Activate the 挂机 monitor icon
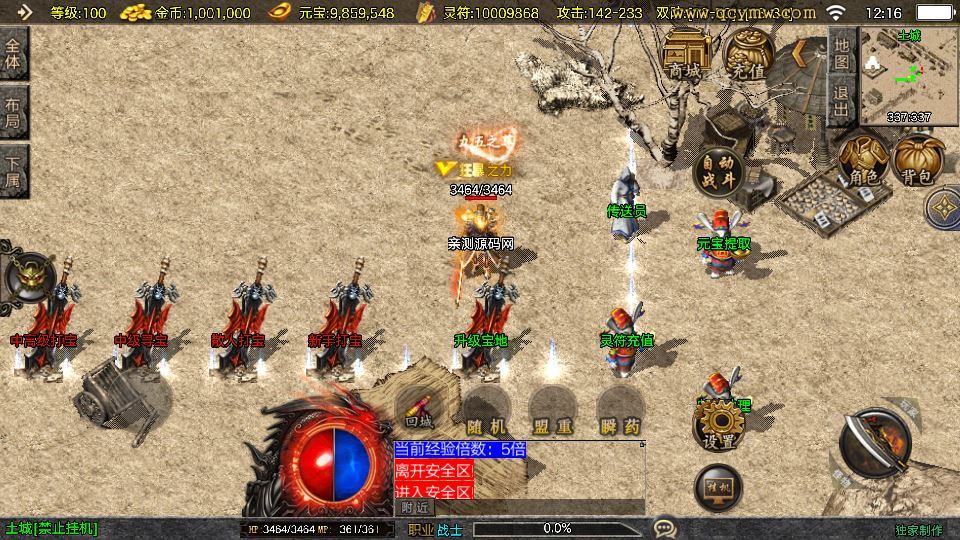The width and height of the screenshot is (960, 540). [718, 486]
